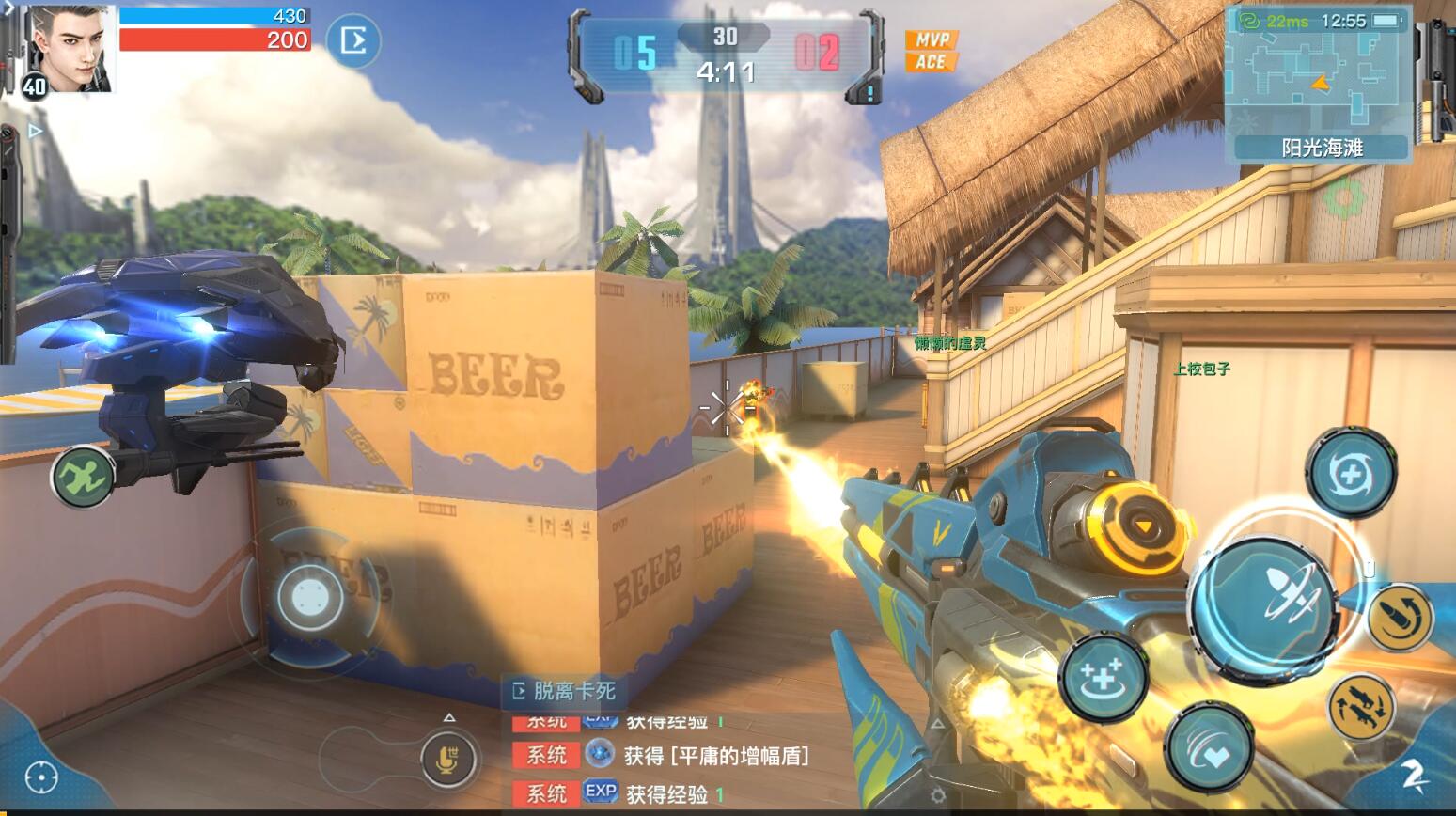
Task: Click the blue exit match button
Action: pos(353,40)
